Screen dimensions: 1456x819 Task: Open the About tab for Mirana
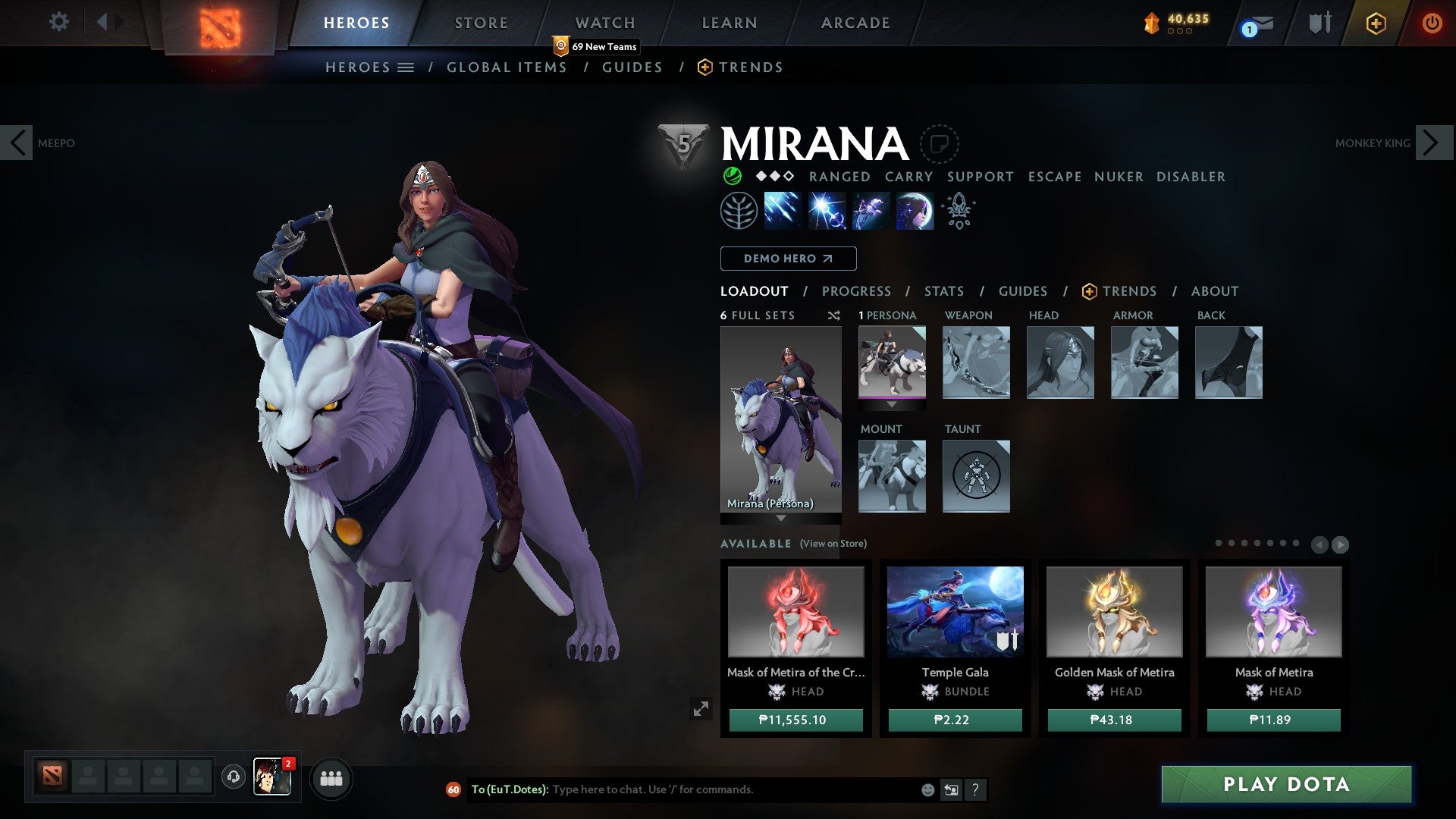(1215, 291)
